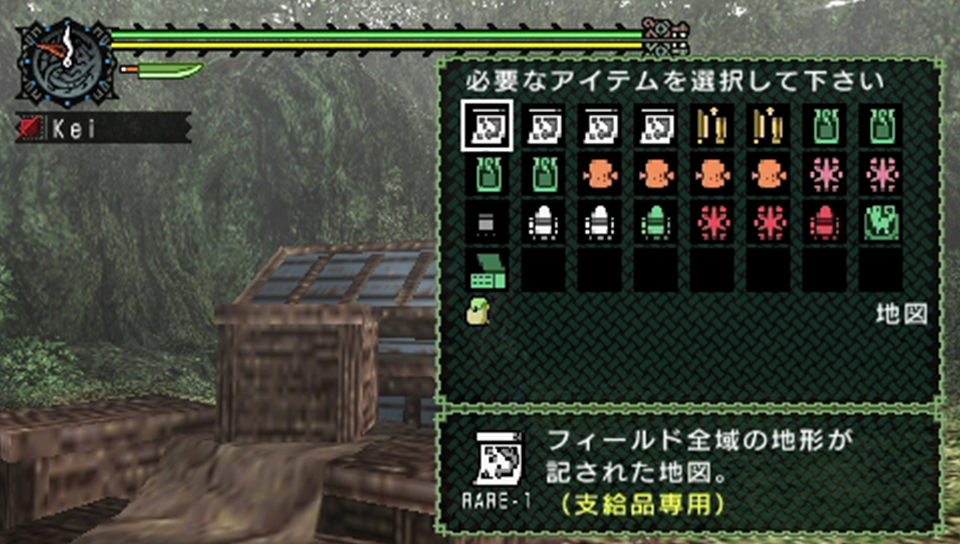Pick the small grey whetstone item slot
The height and width of the screenshot is (544, 960).
pos(487,222)
